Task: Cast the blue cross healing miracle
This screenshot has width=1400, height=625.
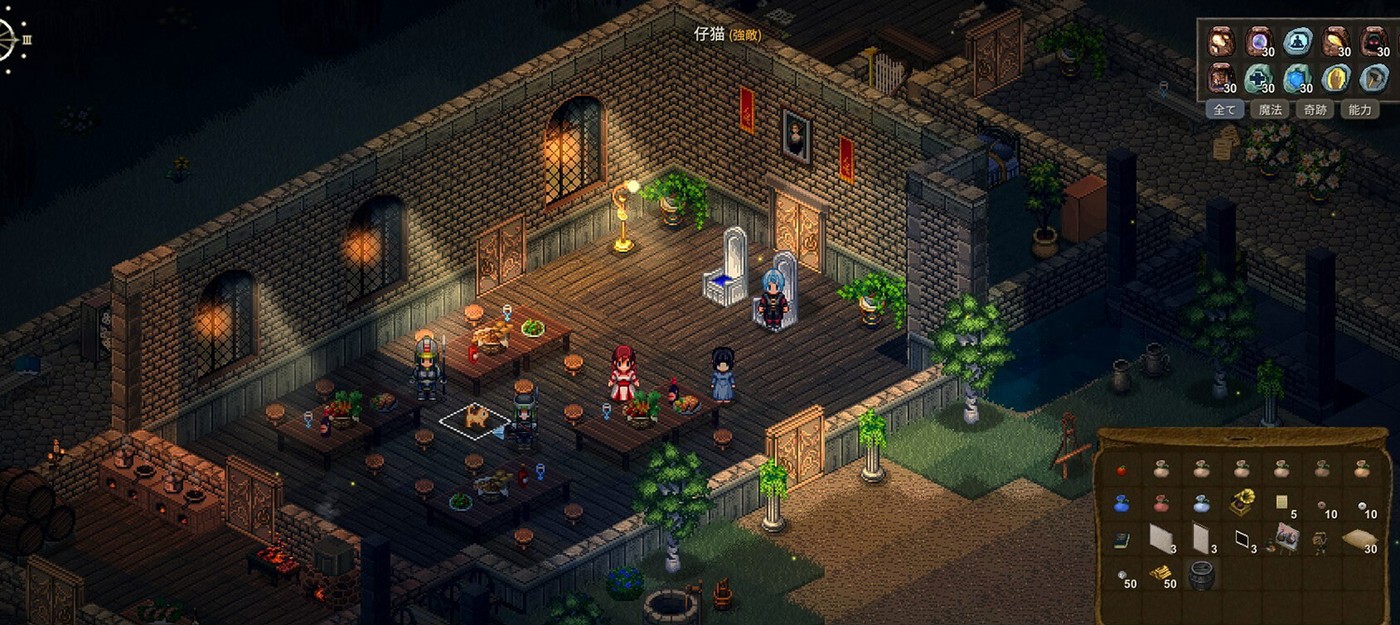Action: (x=1258, y=78)
